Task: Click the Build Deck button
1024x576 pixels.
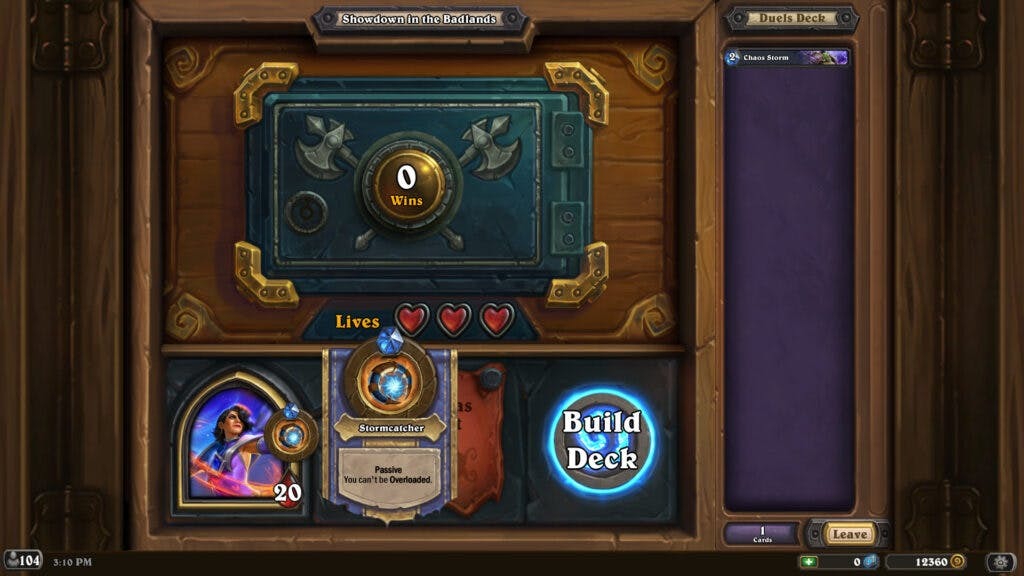Action: pyautogui.click(x=600, y=440)
